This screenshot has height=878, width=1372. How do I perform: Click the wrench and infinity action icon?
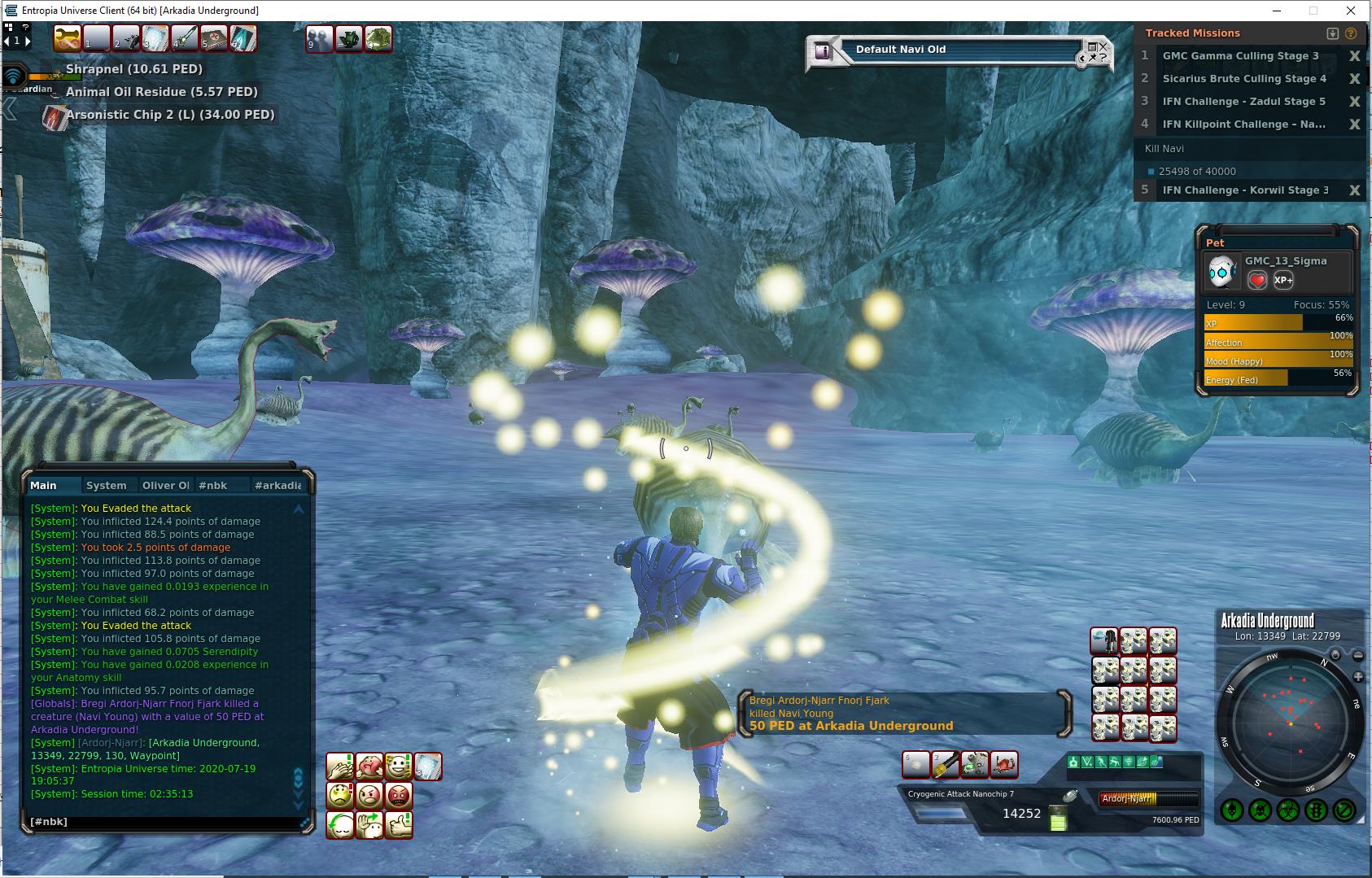pos(68,38)
